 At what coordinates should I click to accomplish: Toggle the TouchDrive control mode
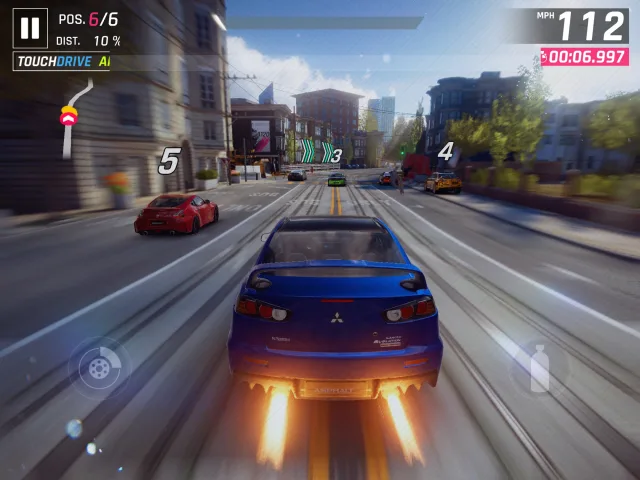[61, 62]
